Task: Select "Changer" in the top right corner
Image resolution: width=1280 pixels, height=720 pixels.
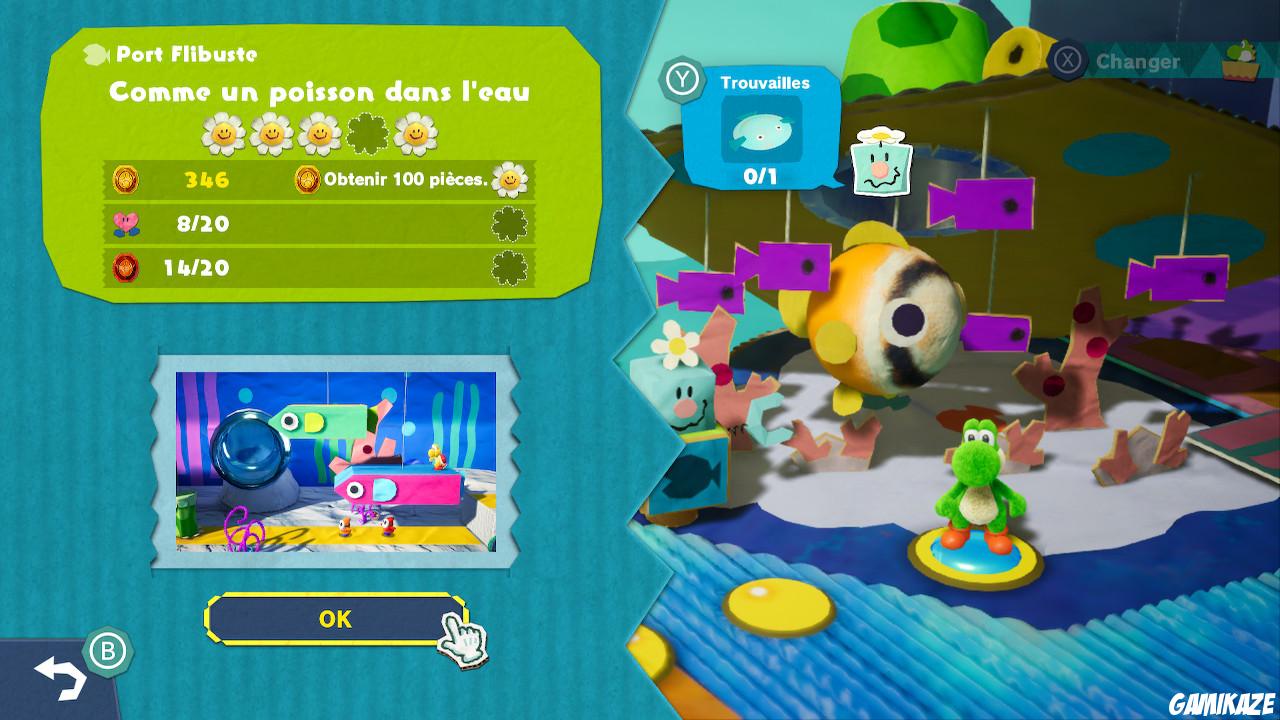Action: 1138,61
